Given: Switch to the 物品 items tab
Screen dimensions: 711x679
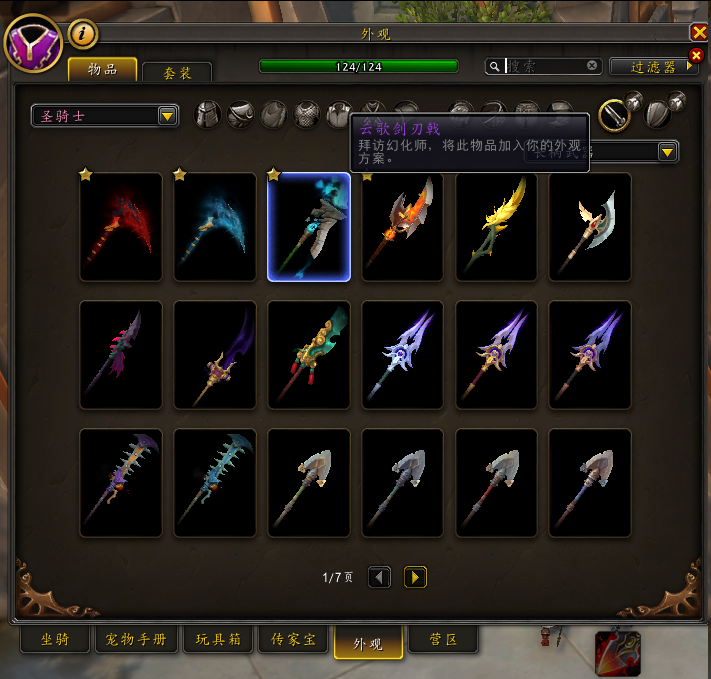Looking at the screenshot, I should pyautogui.click(x=103, y=69).
